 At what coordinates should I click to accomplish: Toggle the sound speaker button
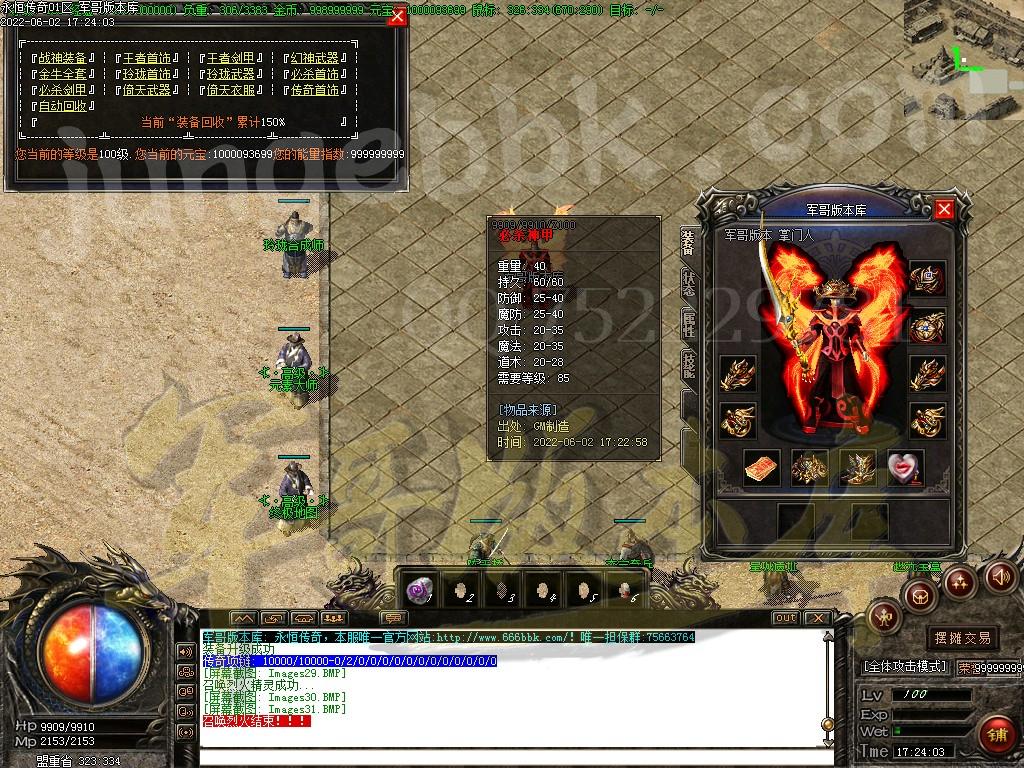[1000, 576]
